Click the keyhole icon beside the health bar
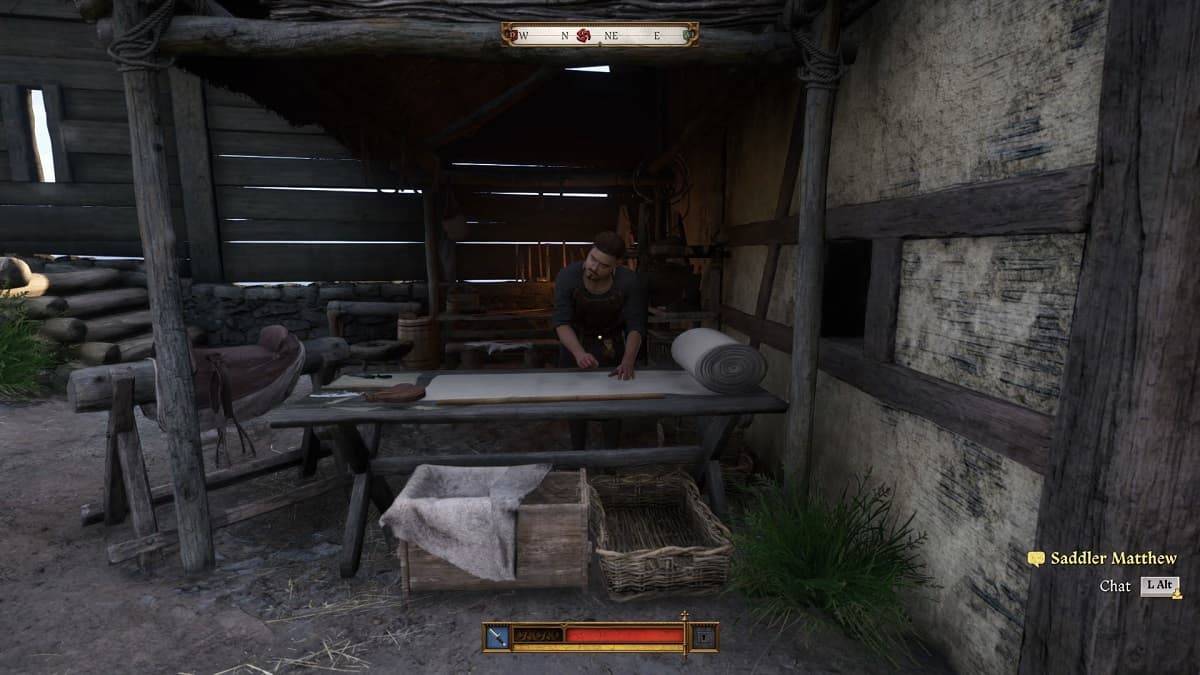1200x675 pixels. point(705,636)
